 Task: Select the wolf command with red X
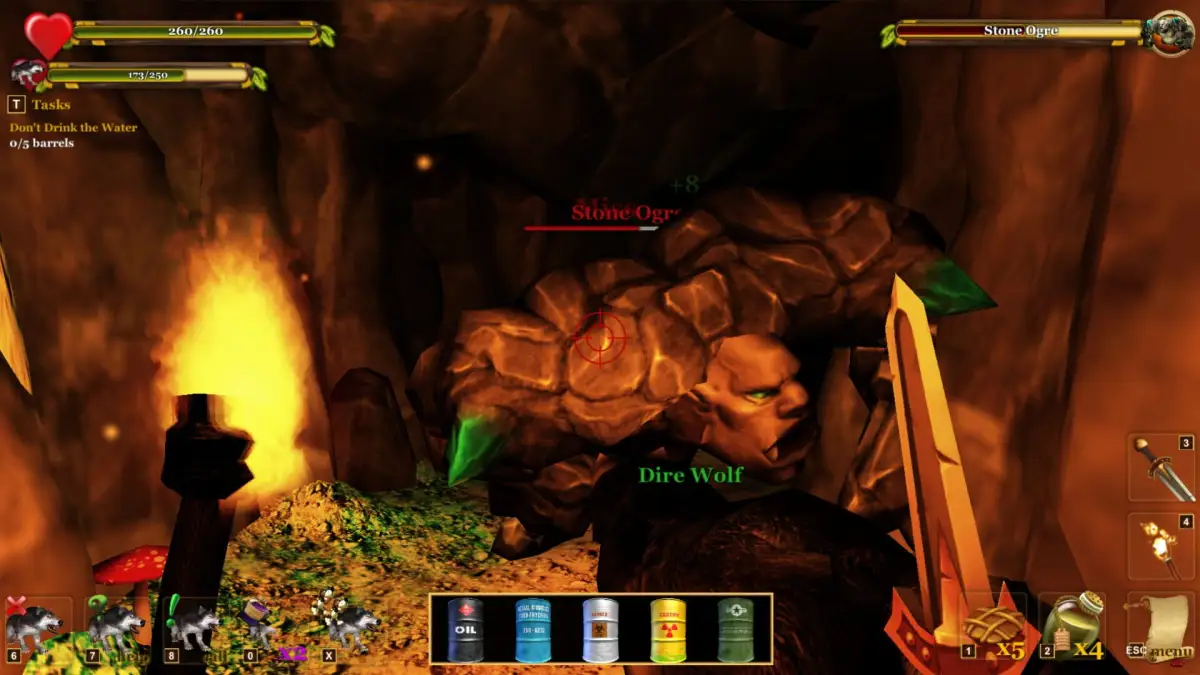click(35, 627)
